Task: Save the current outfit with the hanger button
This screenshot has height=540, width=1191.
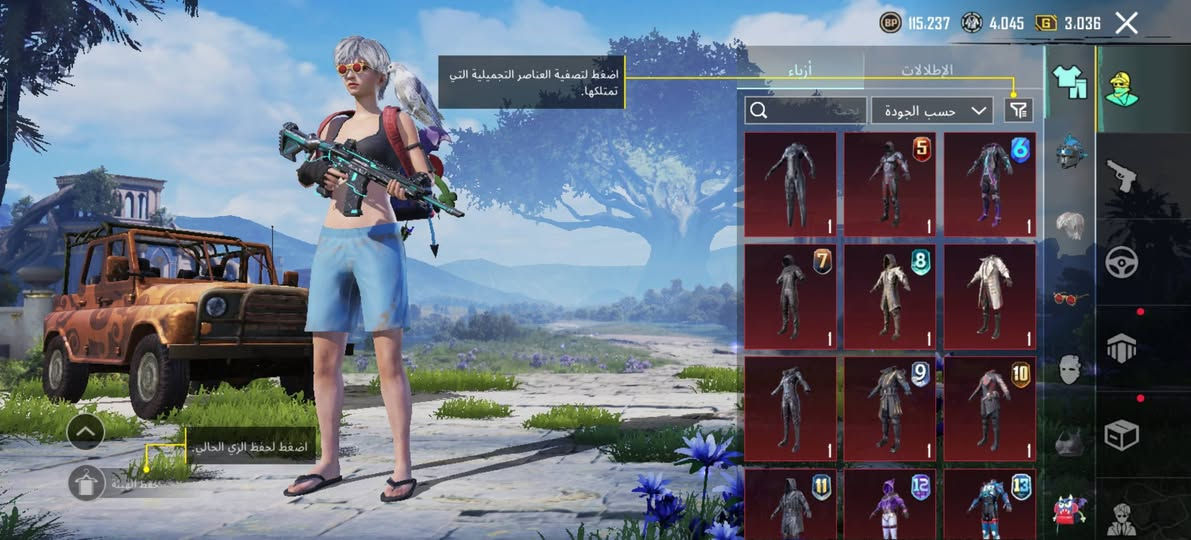Action: tap(87, 483)
